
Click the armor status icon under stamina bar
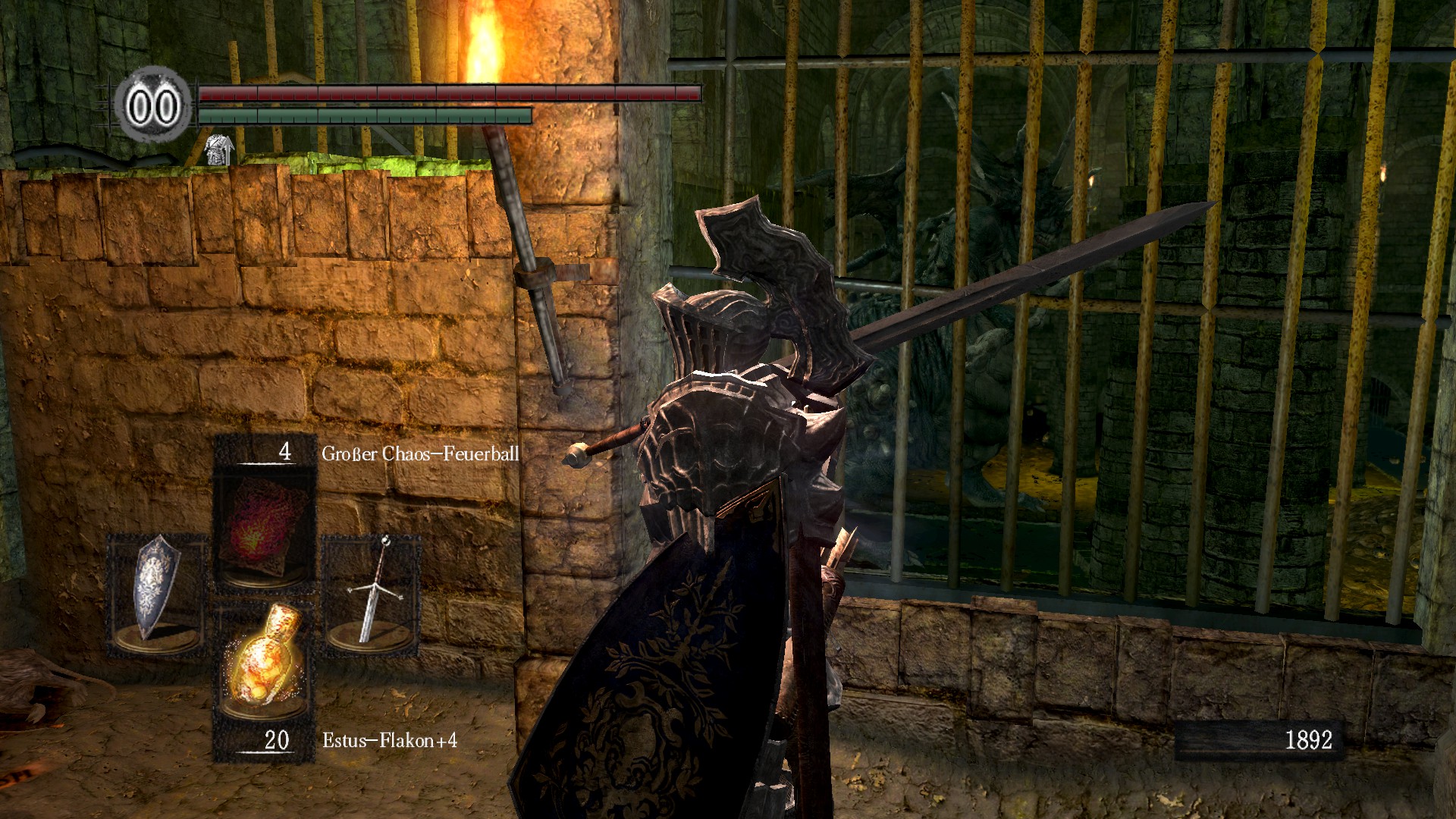(219, 149)
